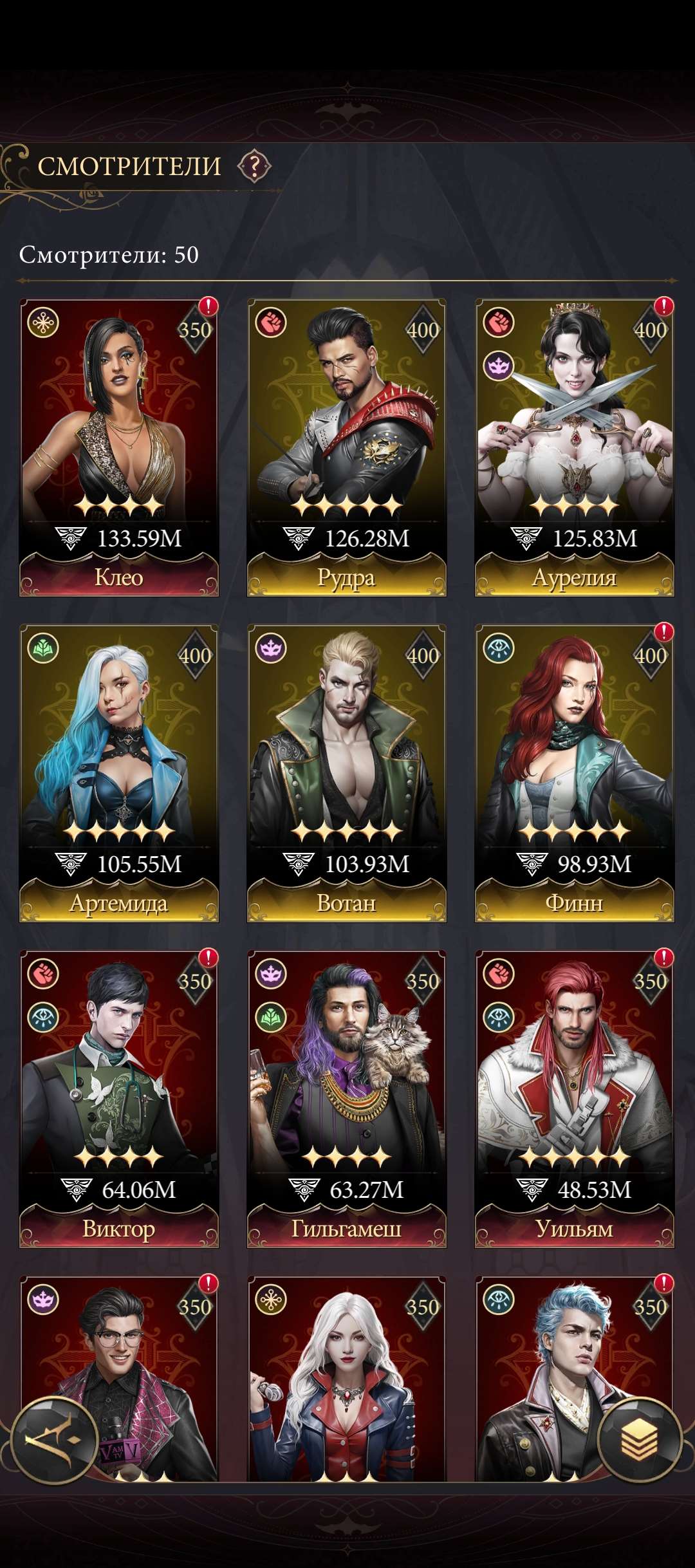
Task: Choose the Финн character card
Action: point(574,772)
